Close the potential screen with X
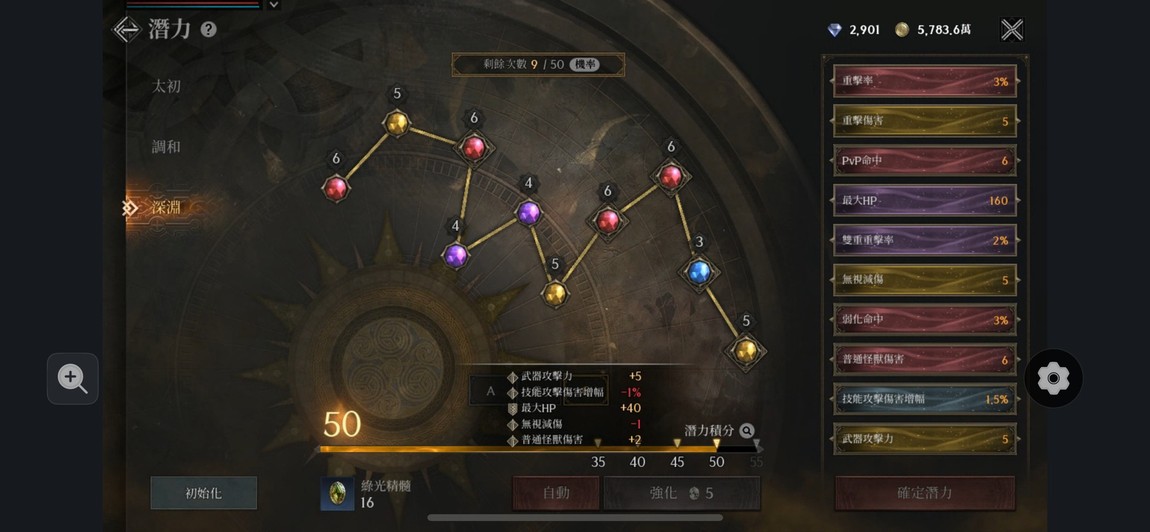 (x=1012, y=30)
